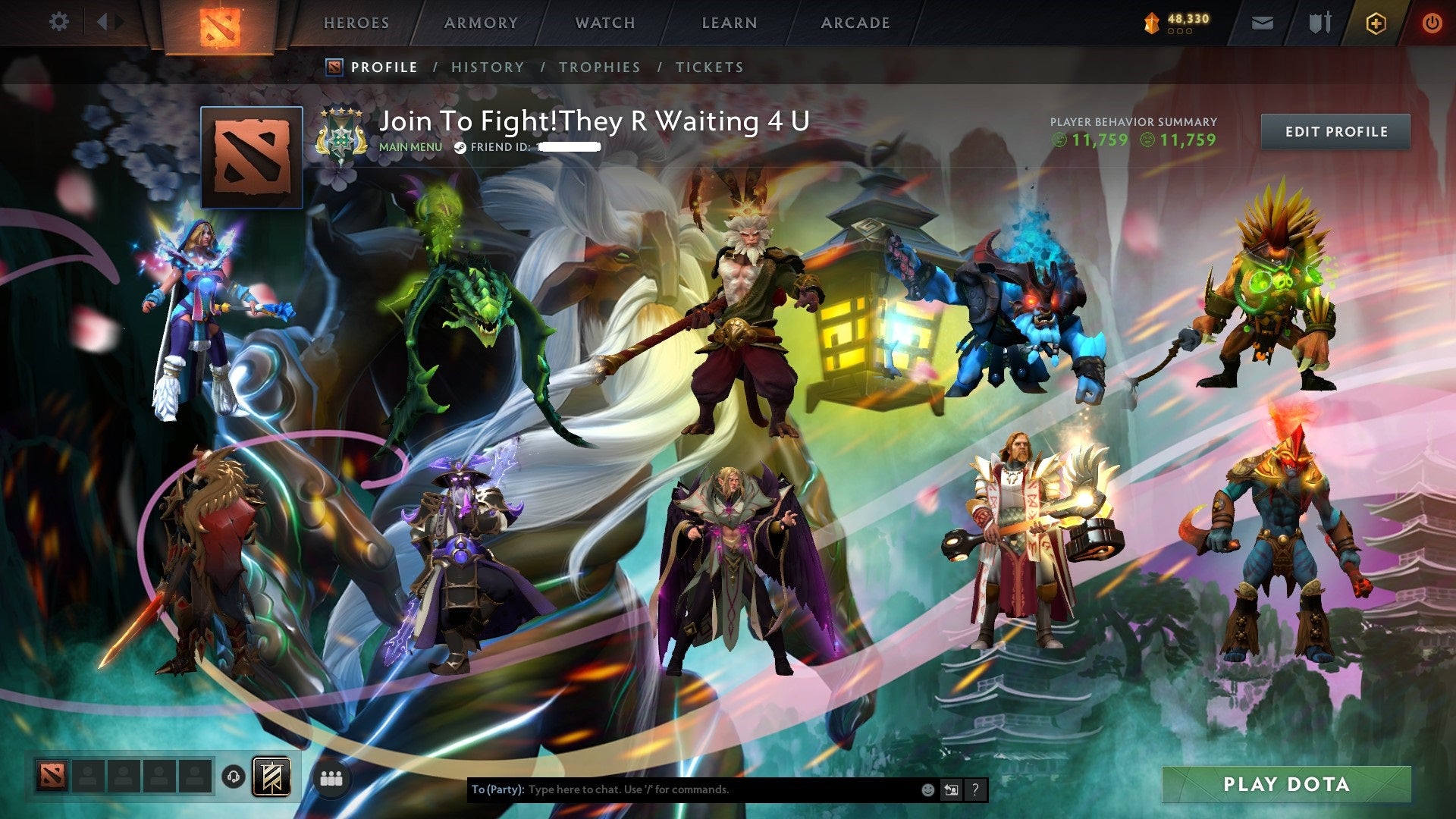Viewport: 1456px width, 819px height.
Task: Open the emoticon picker in the chat bar
Action: point(928,789)
